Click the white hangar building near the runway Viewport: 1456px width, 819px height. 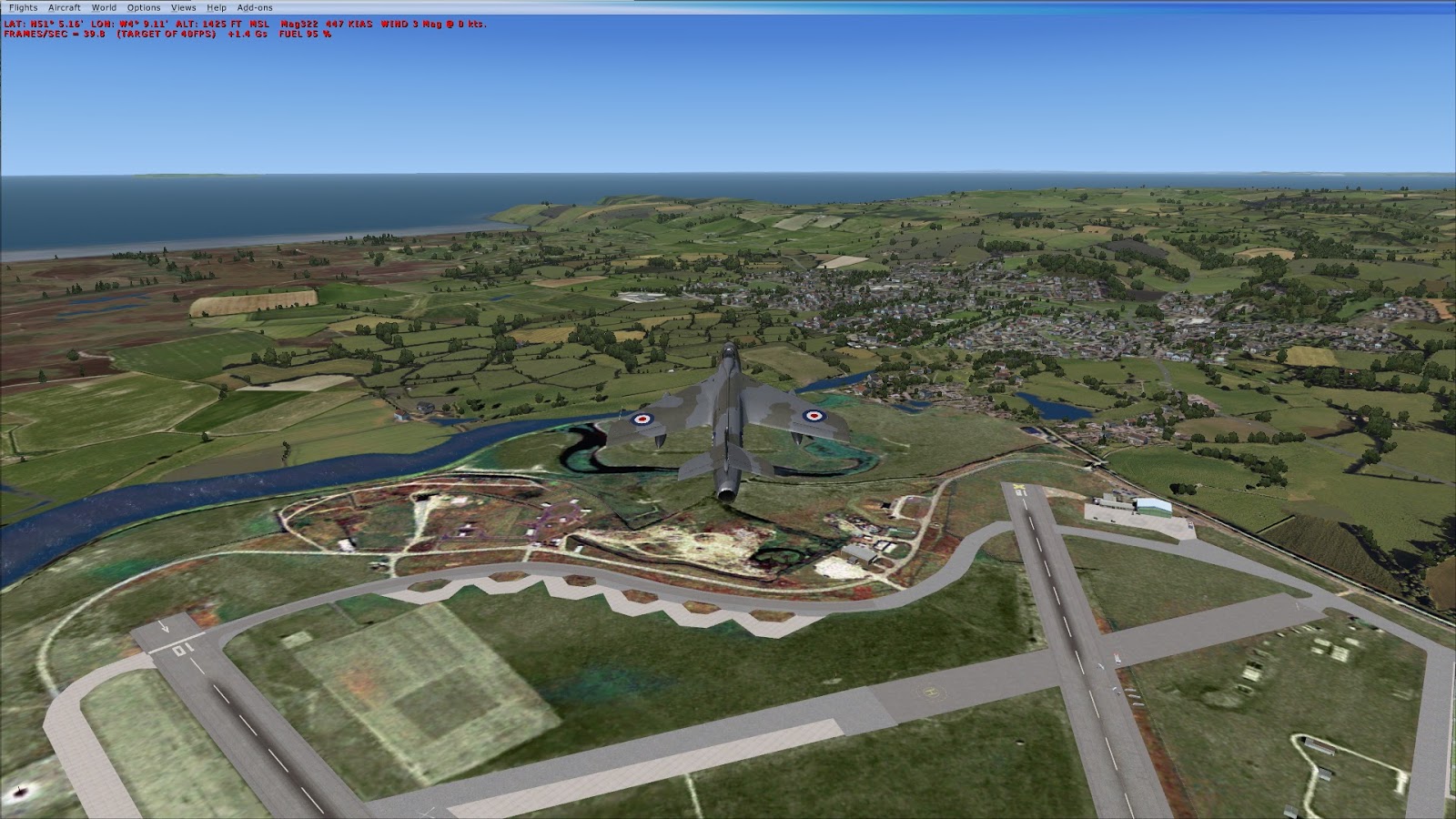coord(1152,507)
